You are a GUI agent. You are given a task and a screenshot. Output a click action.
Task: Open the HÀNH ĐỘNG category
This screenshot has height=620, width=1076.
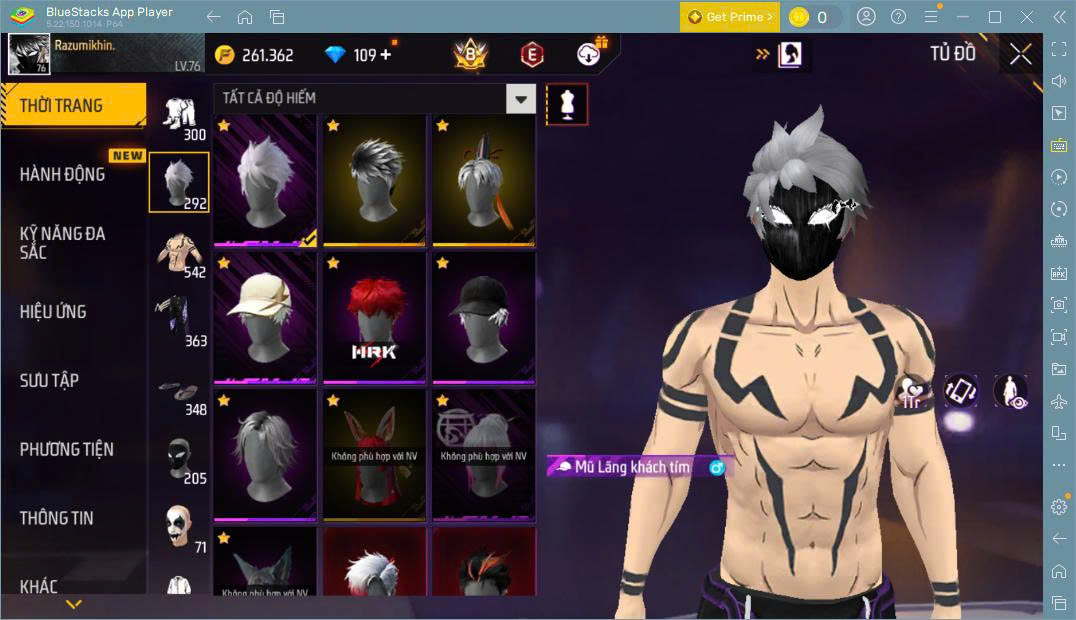coord(63,174)
